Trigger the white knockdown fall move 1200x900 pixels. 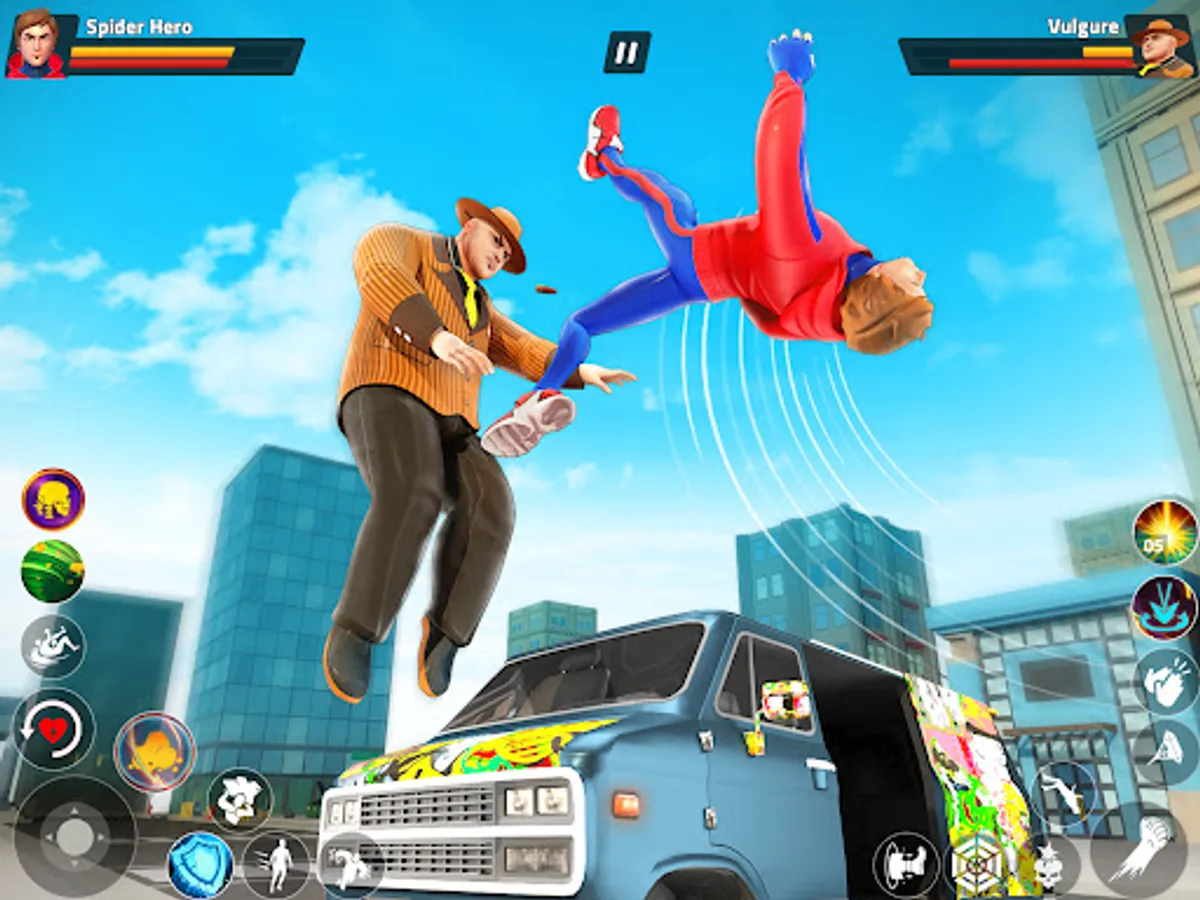pyautogui.click(x=53, y=646)
